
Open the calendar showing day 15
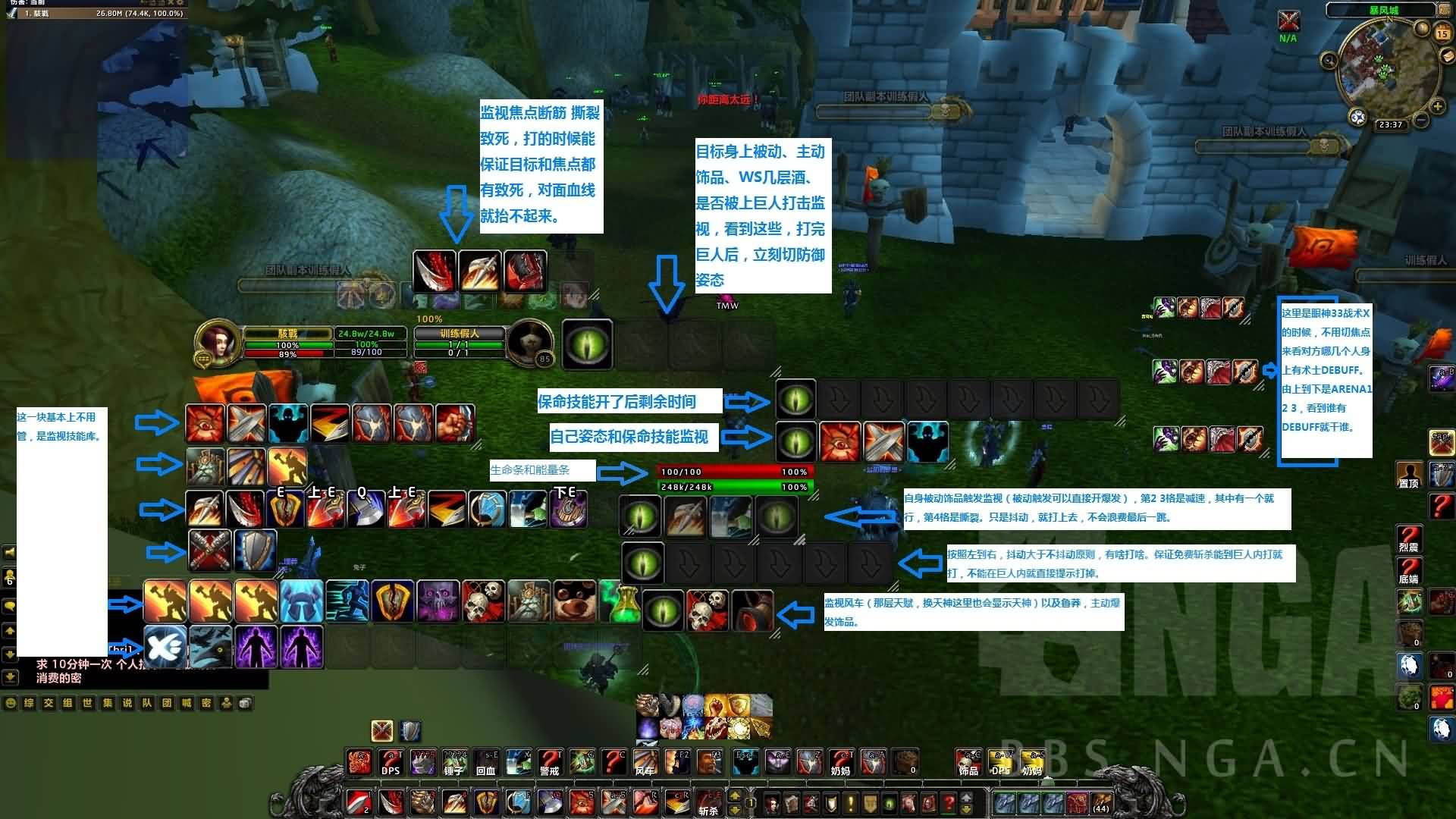(1442, 33)
